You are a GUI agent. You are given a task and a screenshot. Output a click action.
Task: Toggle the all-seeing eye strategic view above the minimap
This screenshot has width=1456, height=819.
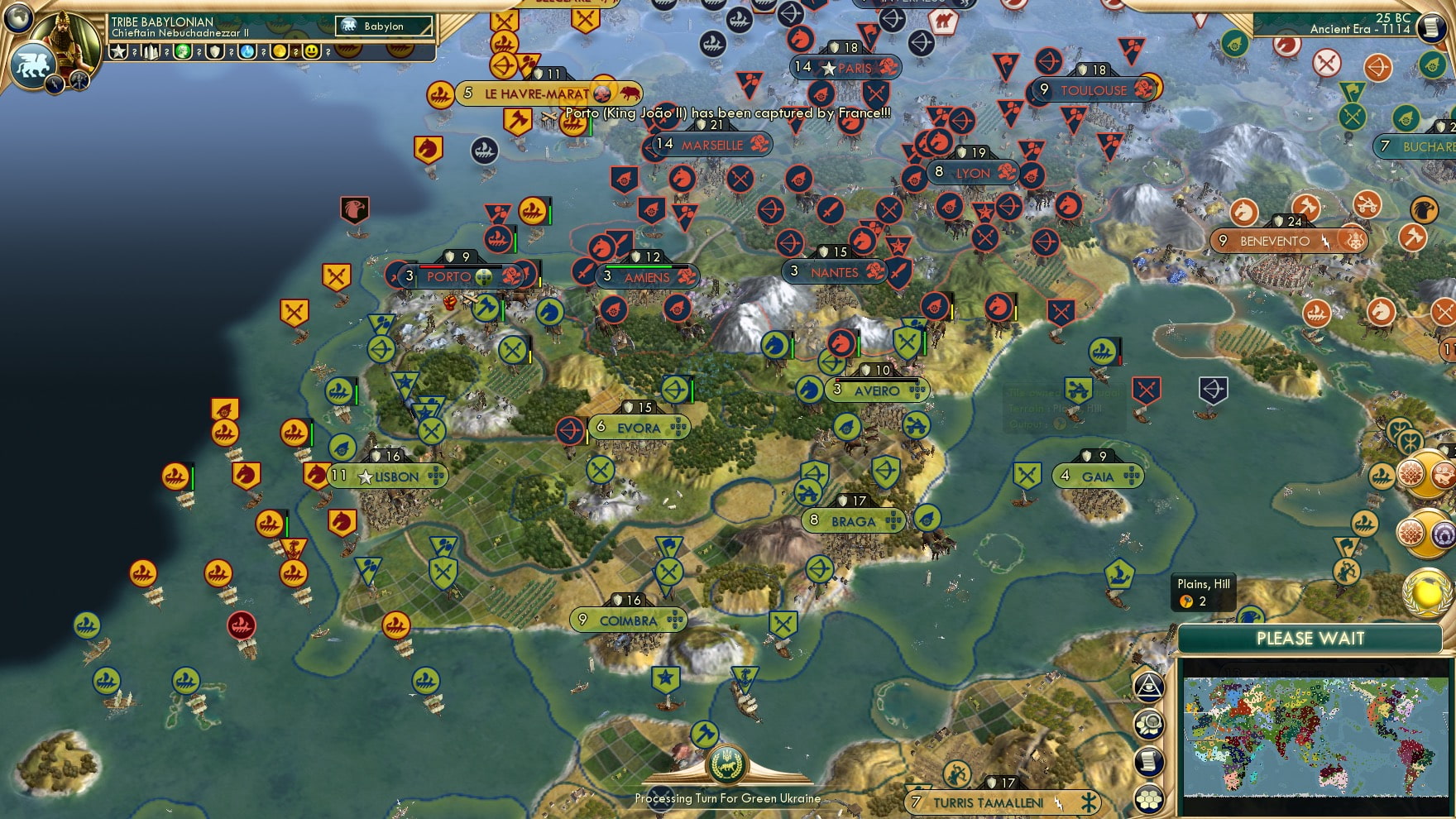[x=1149, y=687]
